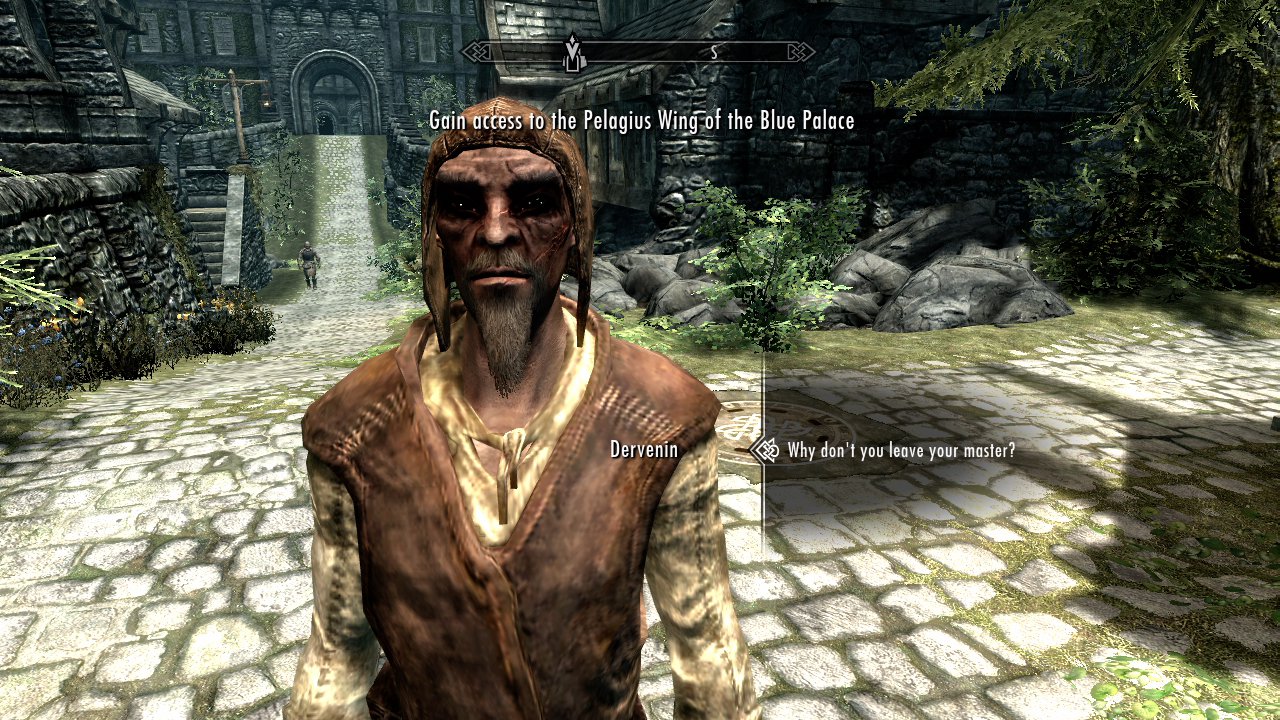Click the small castle icon under the compass arrow
Viewport: 1280px width, 720px height.
(x=574, y=64)
